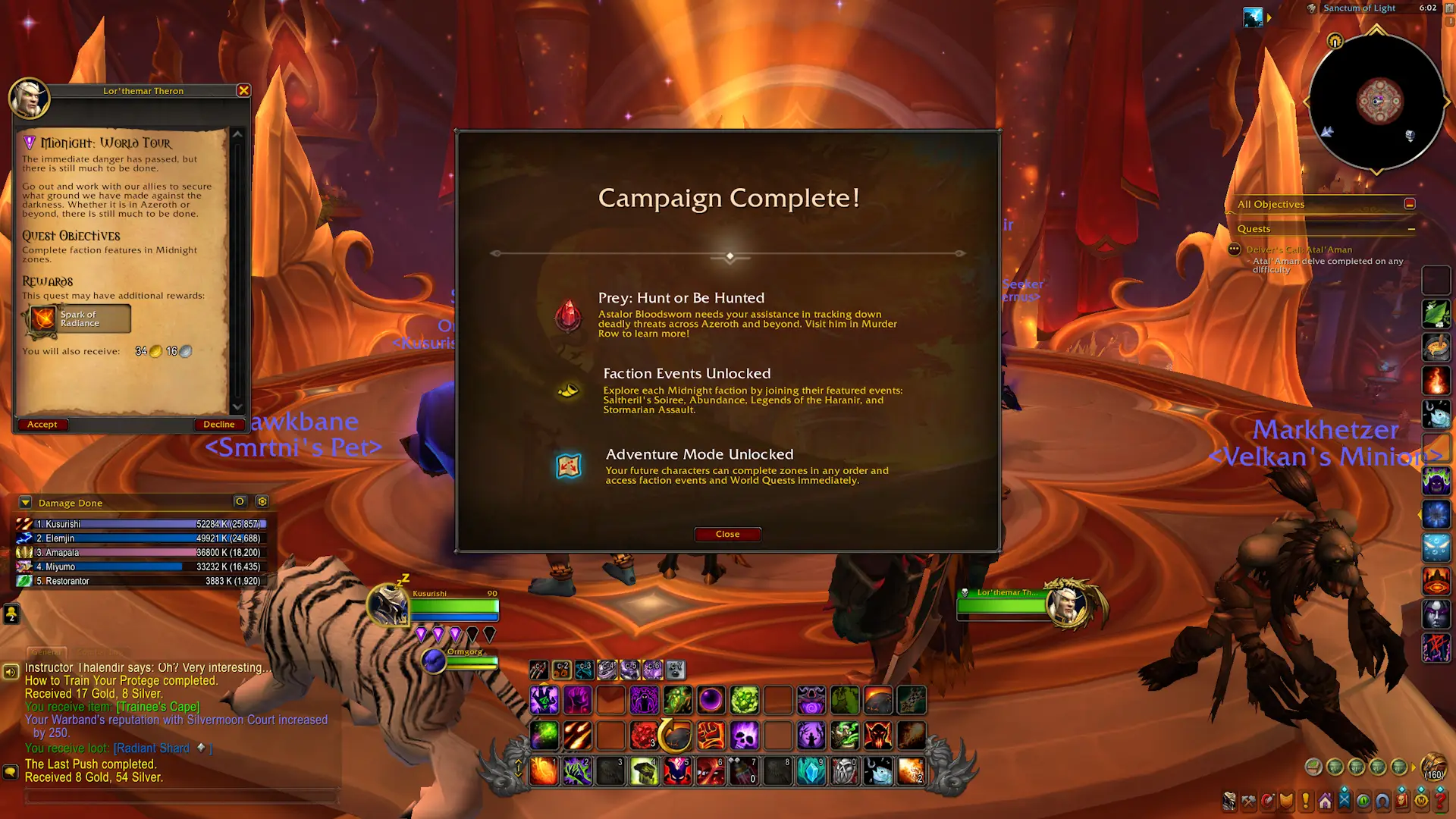
Task: Click the Hunt or Be Hunted gem icon
Action: click(569, 316)
